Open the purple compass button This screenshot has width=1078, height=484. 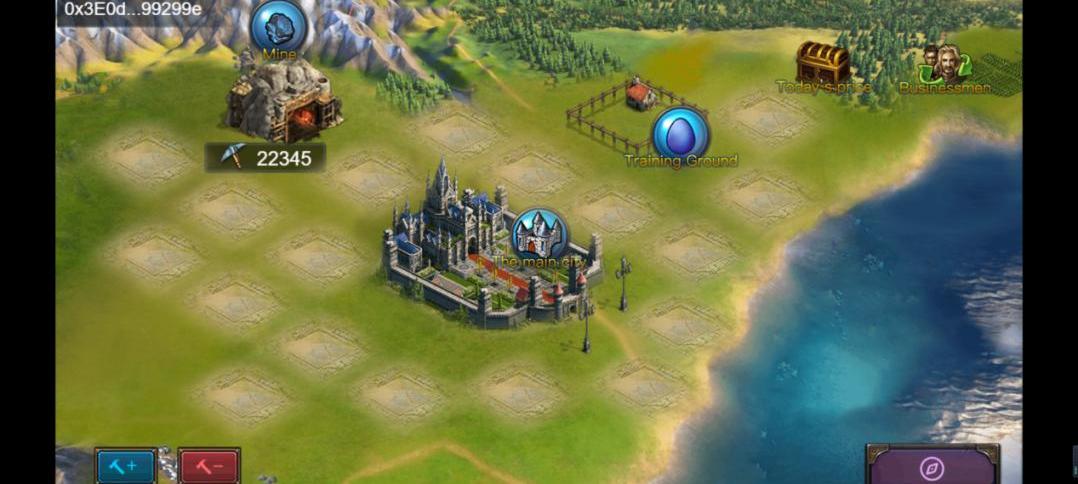point(932,467)
